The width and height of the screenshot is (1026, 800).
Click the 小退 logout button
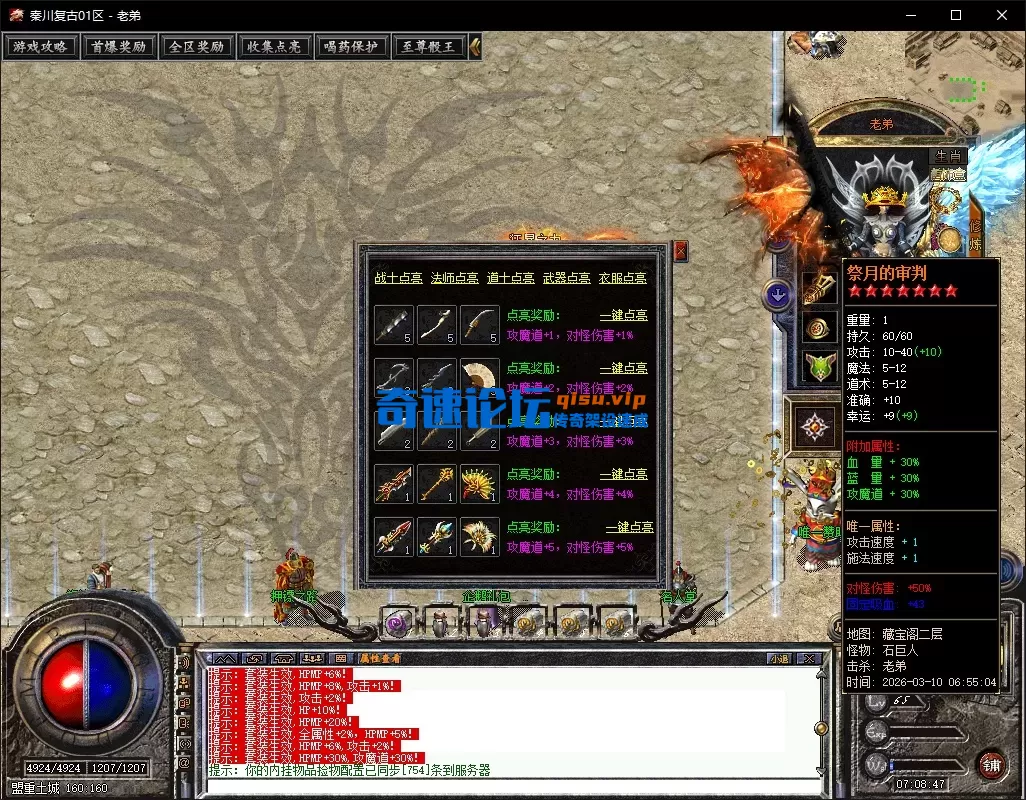778,659
